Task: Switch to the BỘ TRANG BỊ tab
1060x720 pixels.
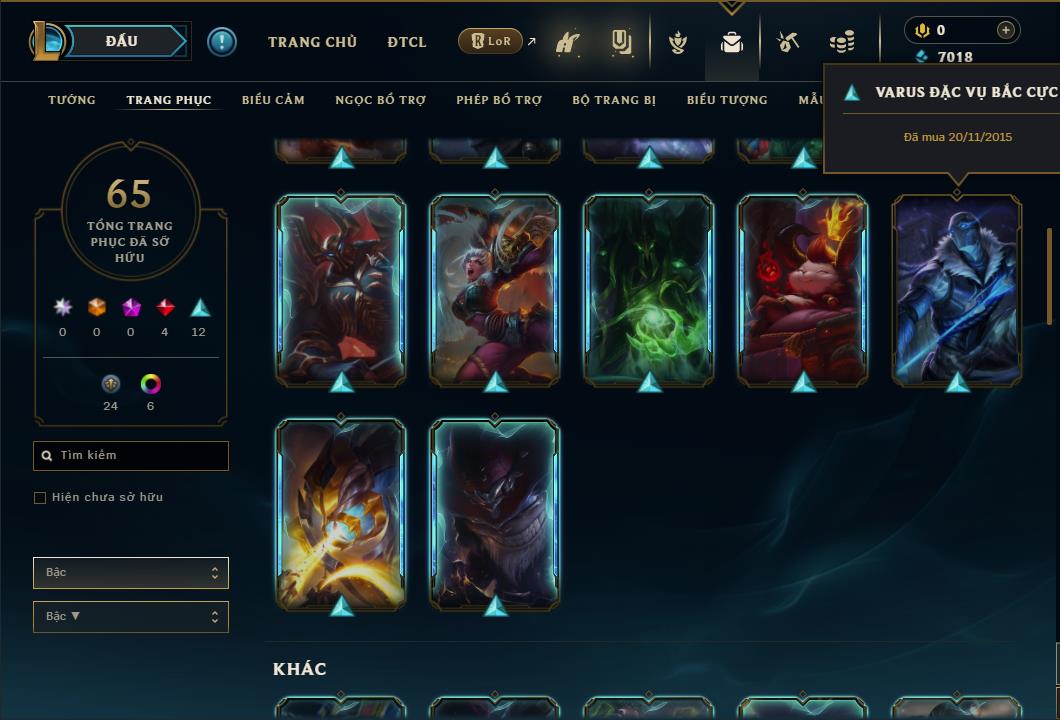Action: click(614, 100)
